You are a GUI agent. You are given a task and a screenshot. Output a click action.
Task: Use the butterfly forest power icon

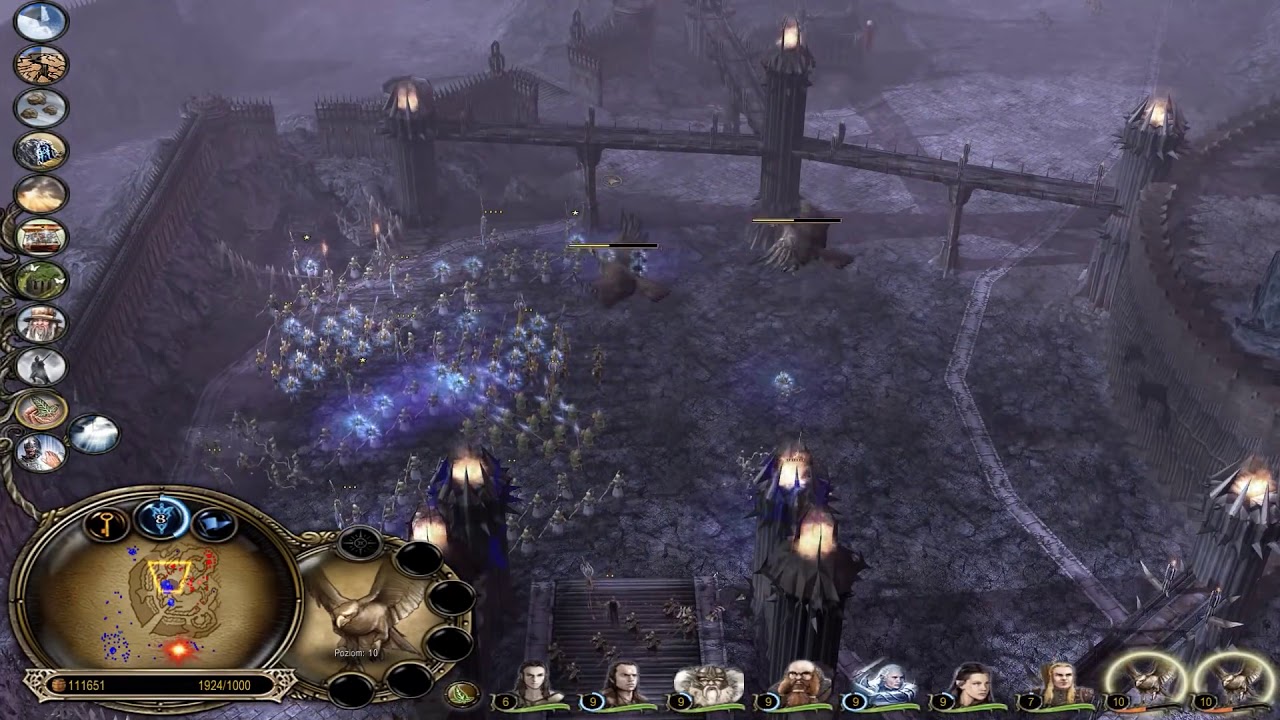pos(41,280)
